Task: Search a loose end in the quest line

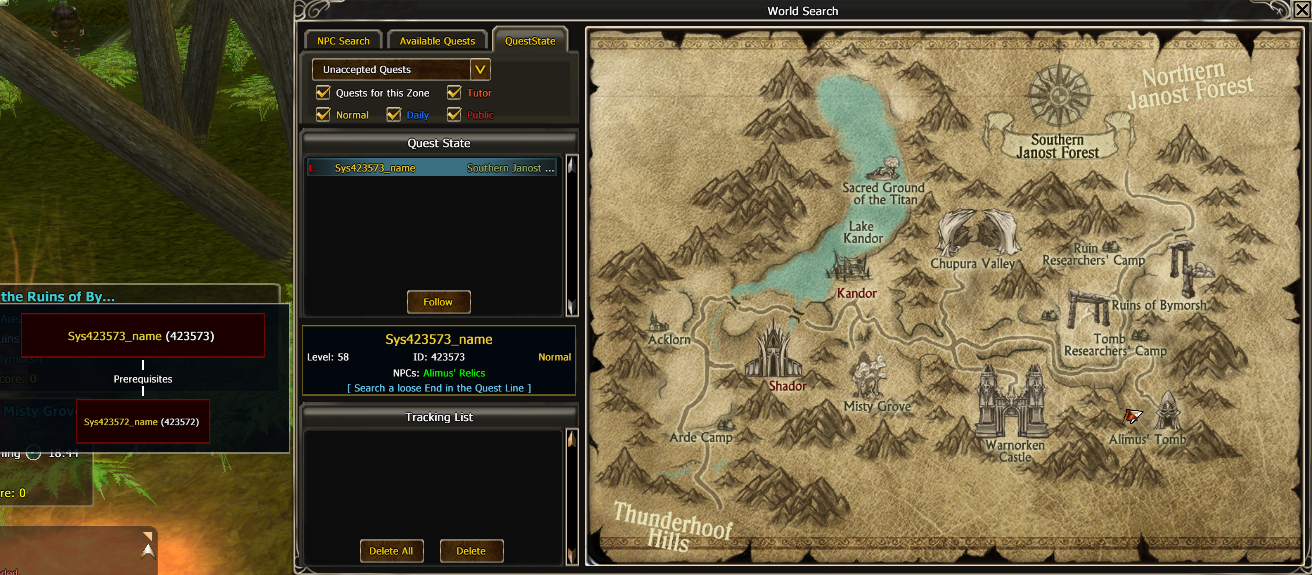Action: pyautogui.click(x=438, y=388)
